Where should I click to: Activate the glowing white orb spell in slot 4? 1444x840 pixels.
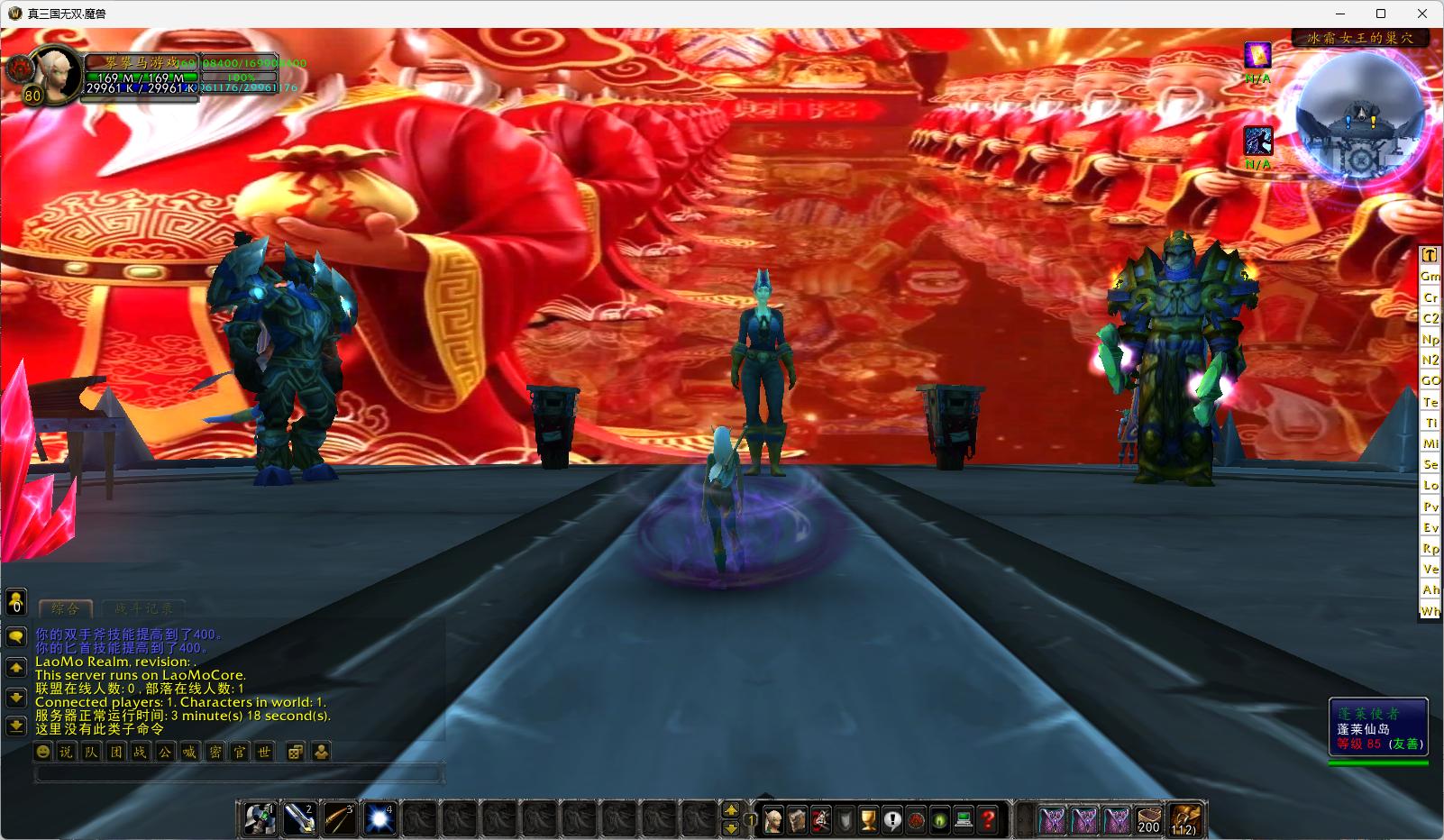(x=379, y=819)
